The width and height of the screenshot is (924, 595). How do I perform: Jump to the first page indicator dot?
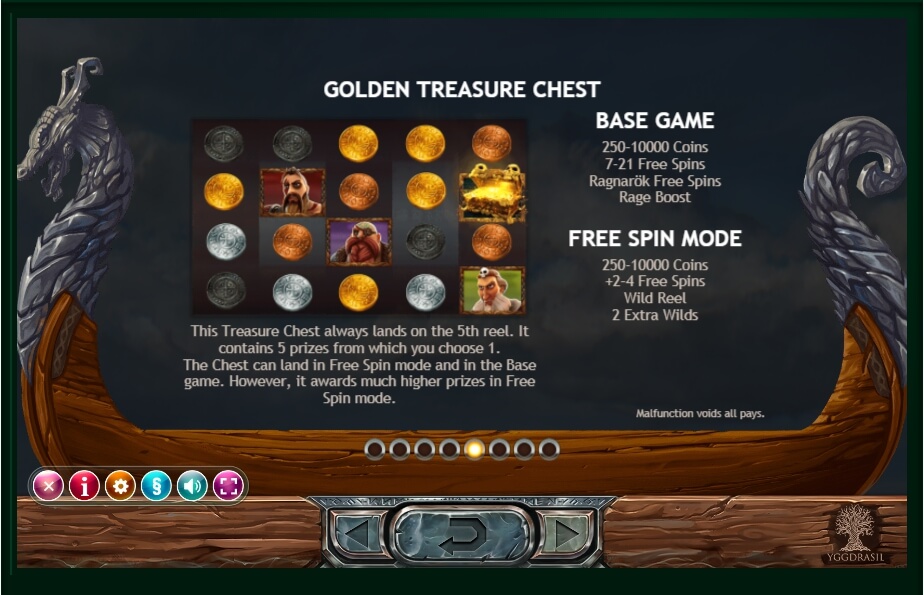tap(376, 449)
